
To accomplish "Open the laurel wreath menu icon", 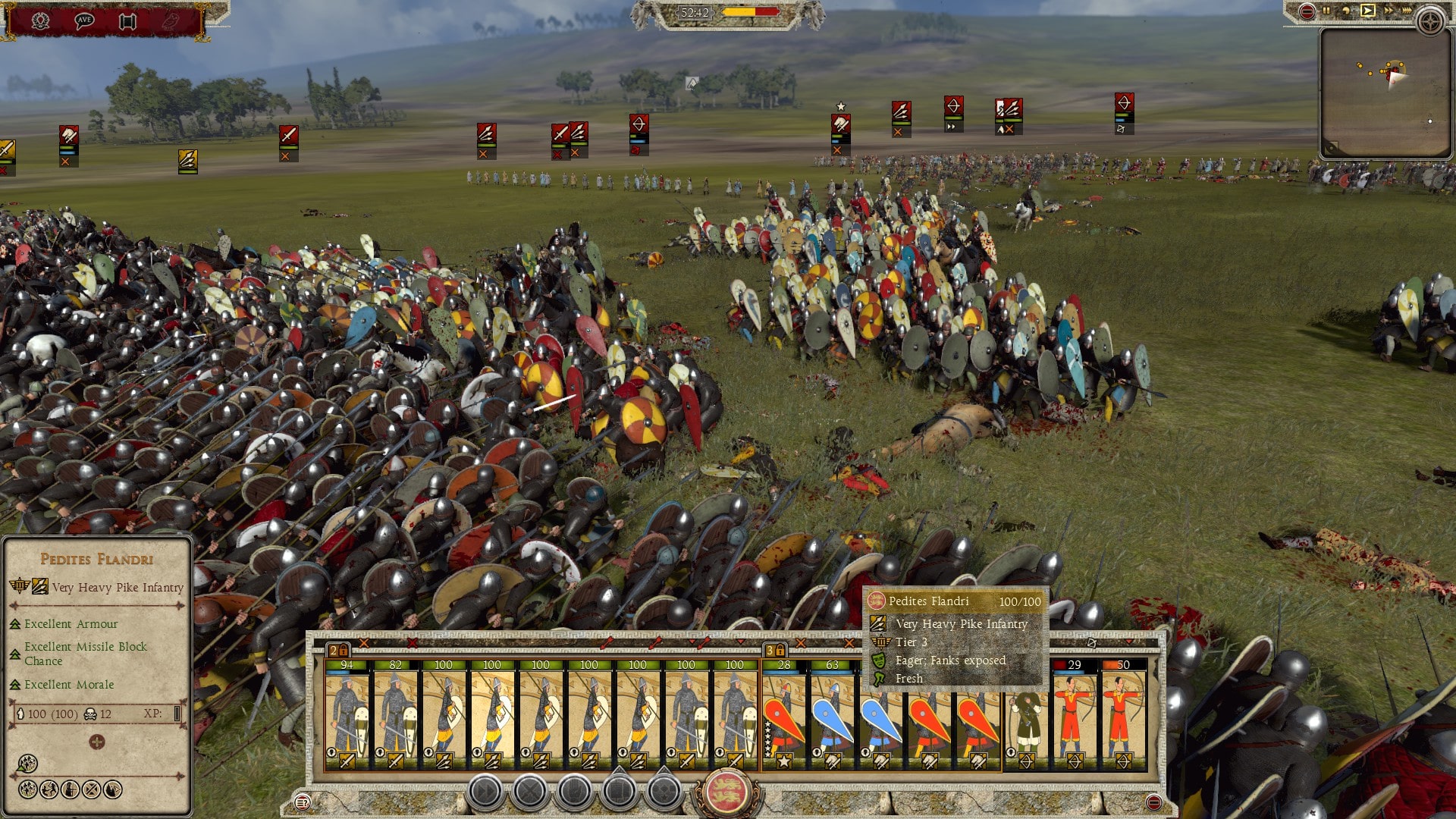I will pos(41,20).
